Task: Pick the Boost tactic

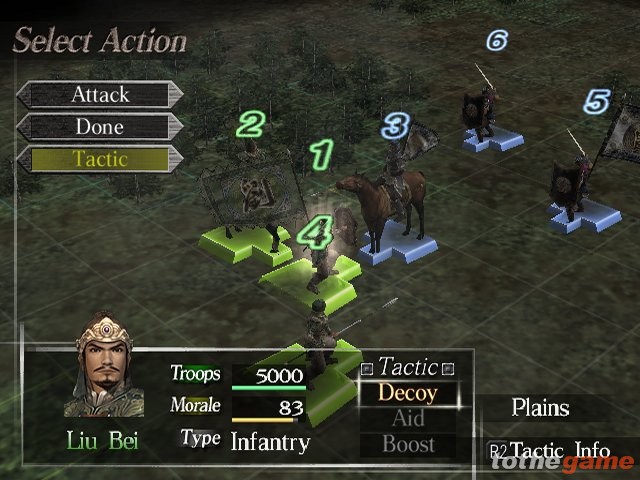Action: pyautogui.click(x=408, y=444)
